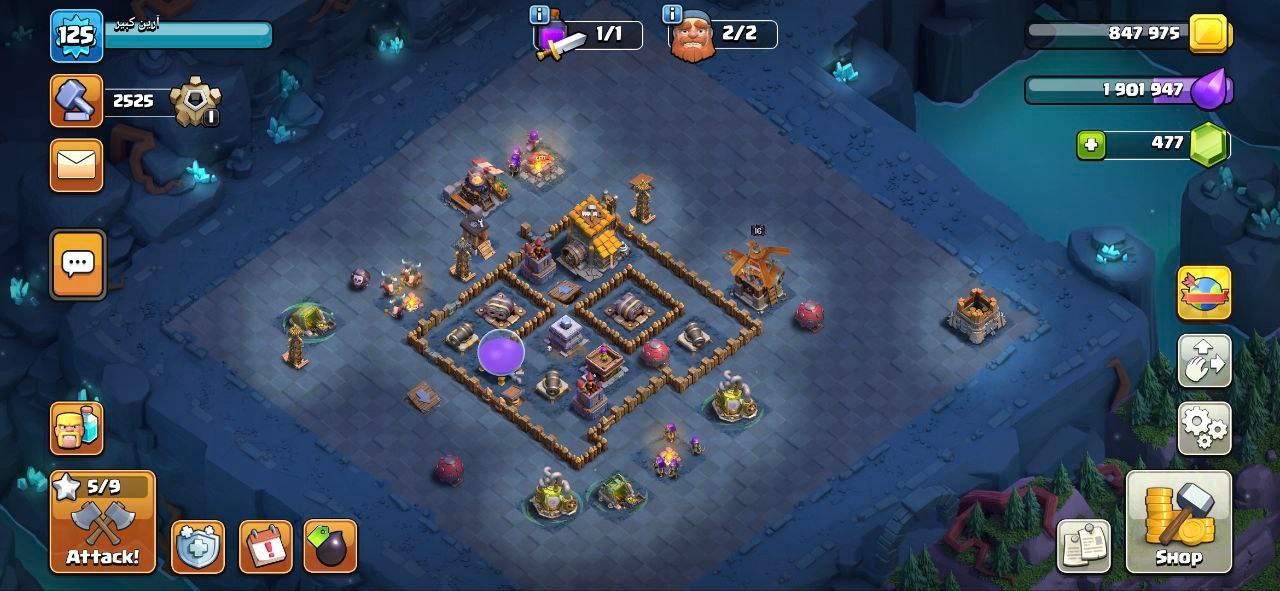Tap the hammer trophy count icon

coord(77,101)
